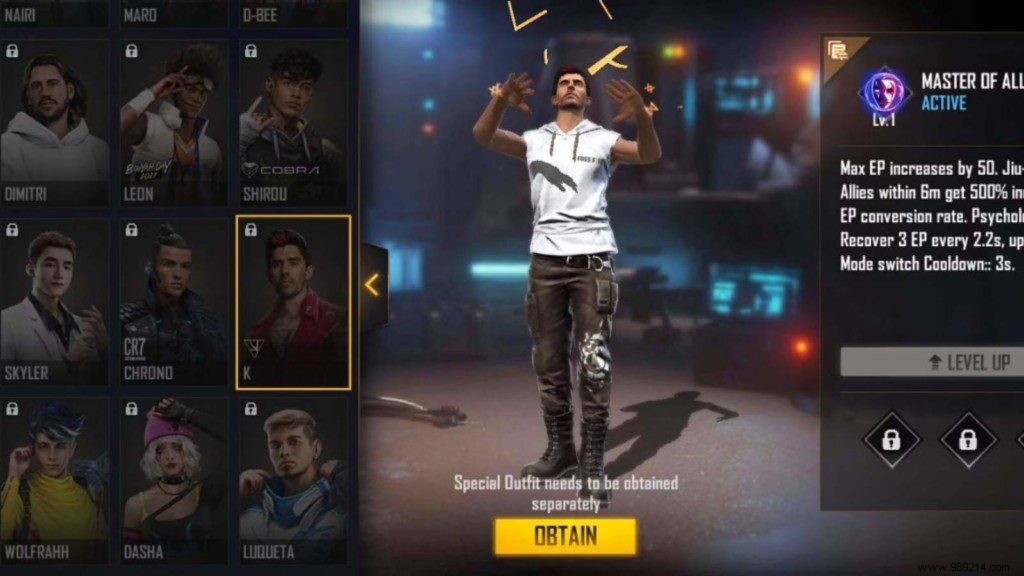1024x576 pixels.
Task: Select the Chrono character tile
Action: (x=174, y=302)
